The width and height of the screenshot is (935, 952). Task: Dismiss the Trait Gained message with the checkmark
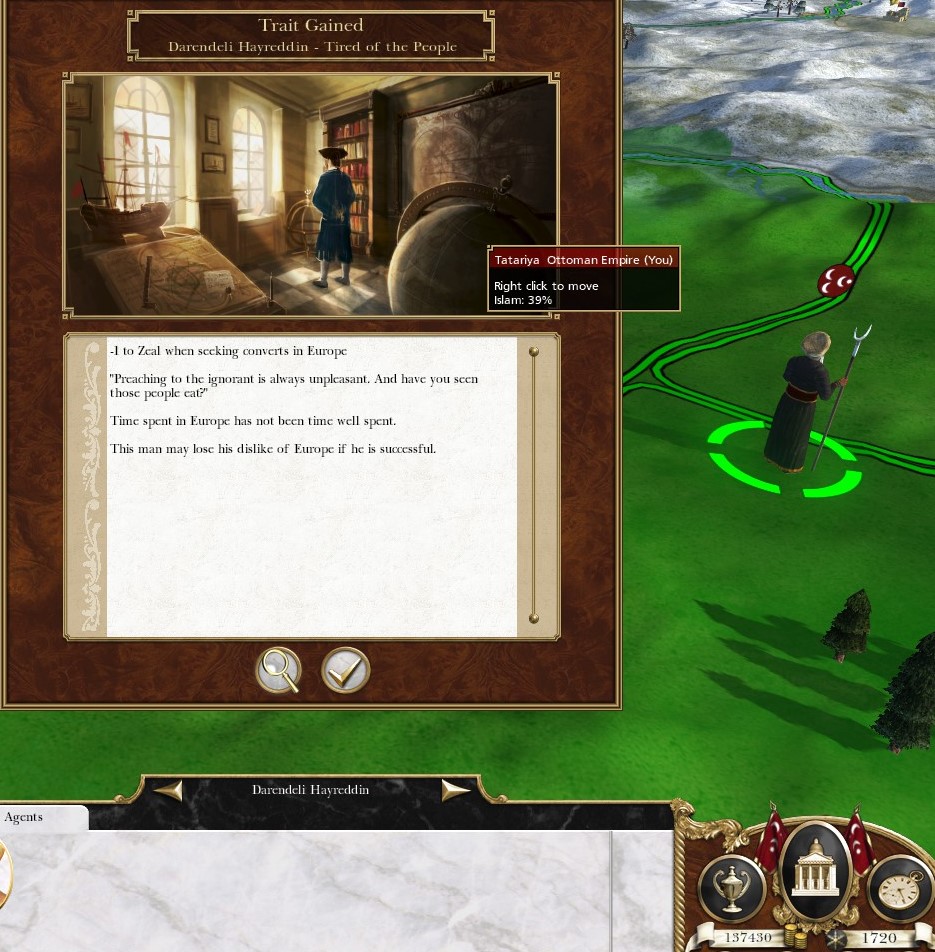click(346, 671)
